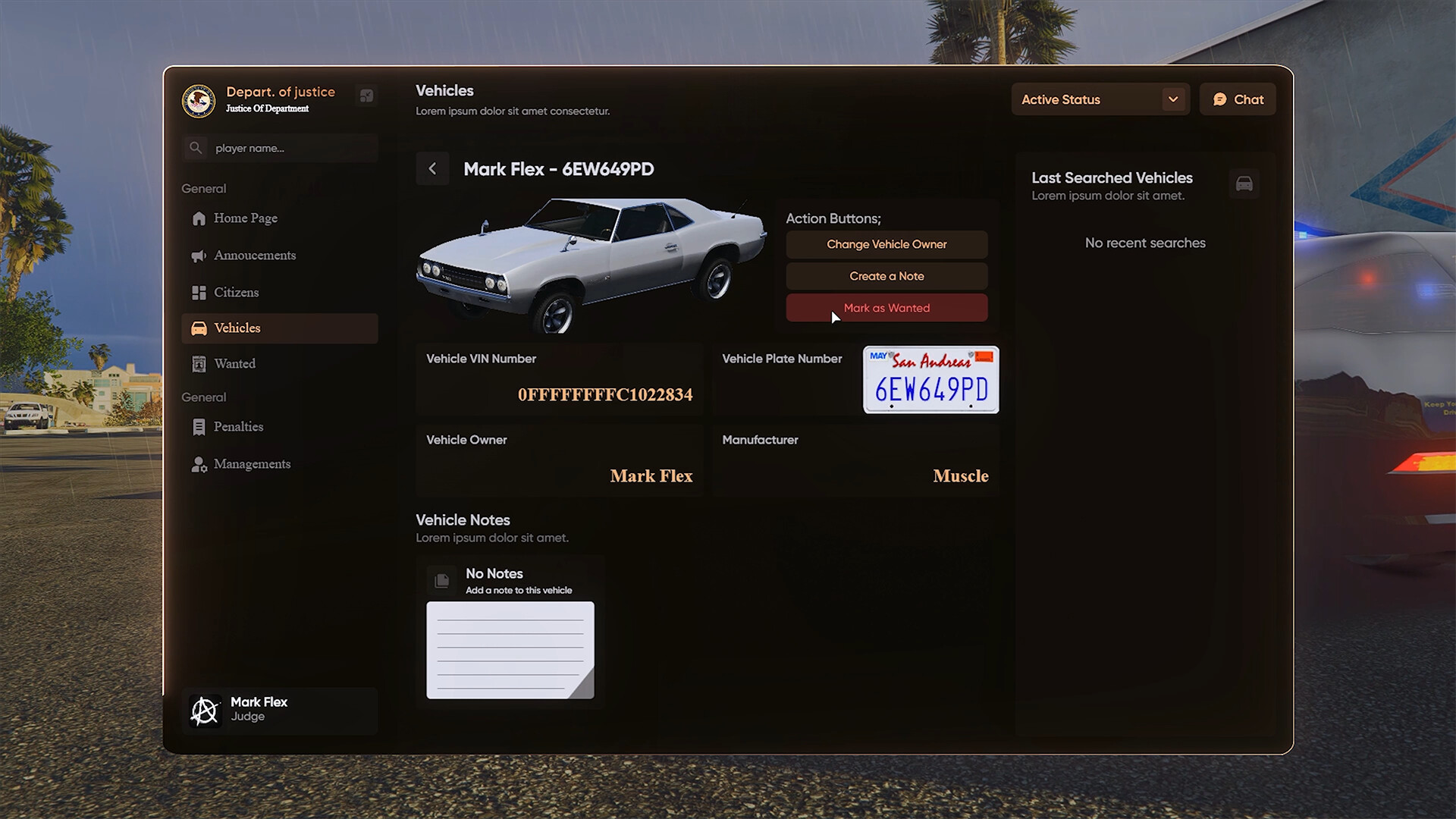This screenshot has width=1456, height=819.
Task: Open the Managements section
Action: point(252,464)
